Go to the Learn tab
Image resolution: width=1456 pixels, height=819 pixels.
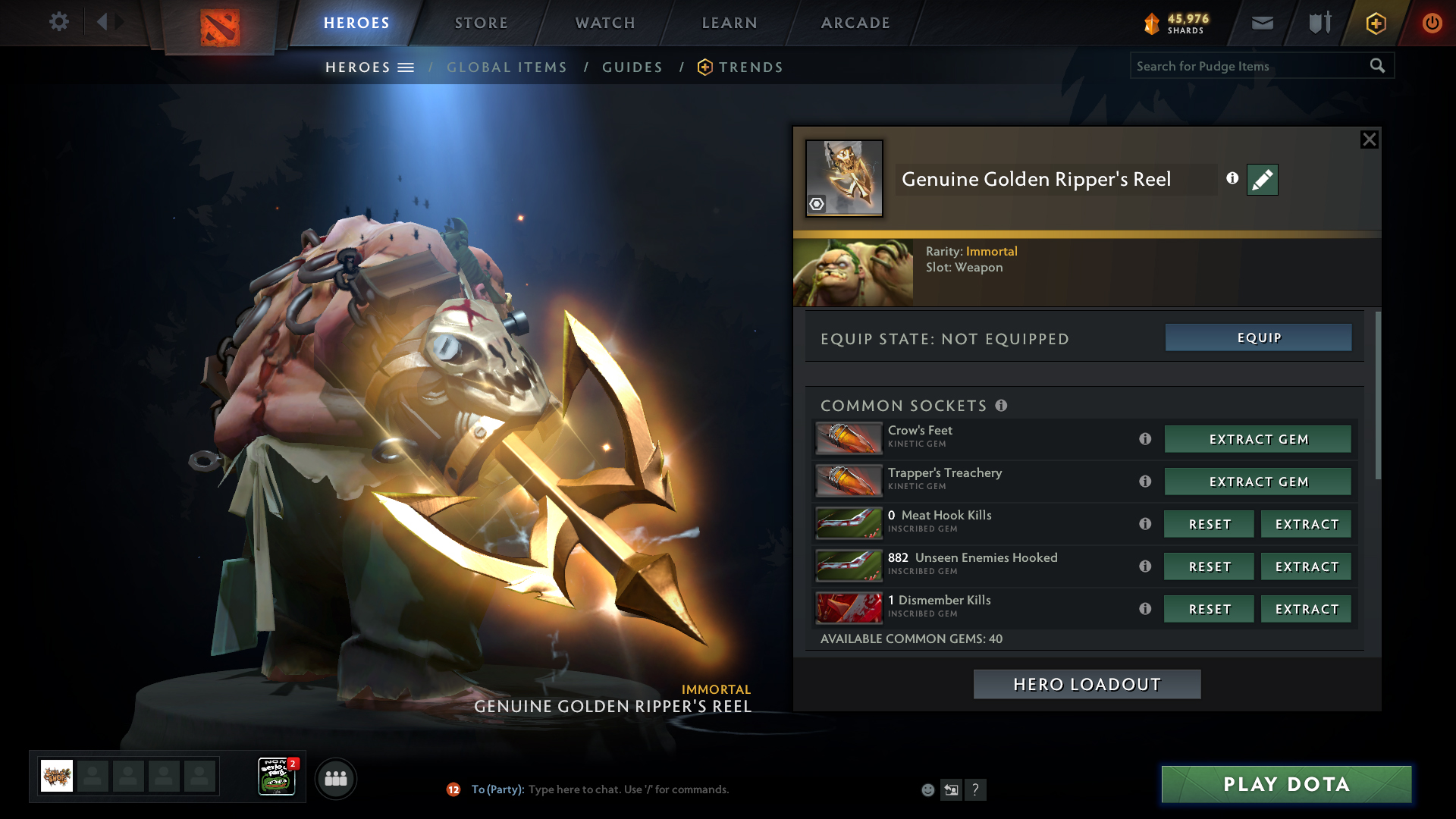(x=730, y=23)
